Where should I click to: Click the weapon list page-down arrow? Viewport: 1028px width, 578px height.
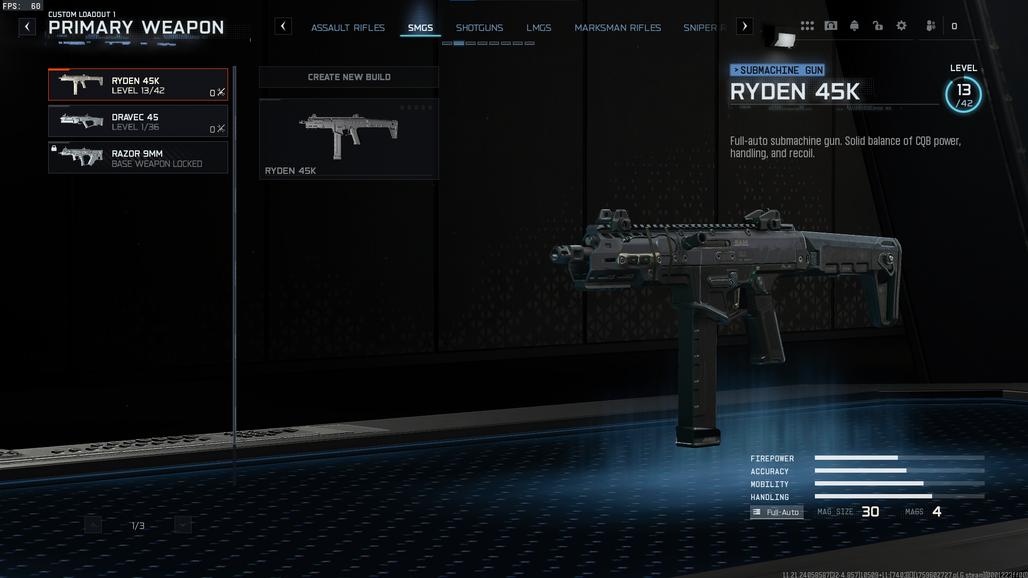click(182, 525)
